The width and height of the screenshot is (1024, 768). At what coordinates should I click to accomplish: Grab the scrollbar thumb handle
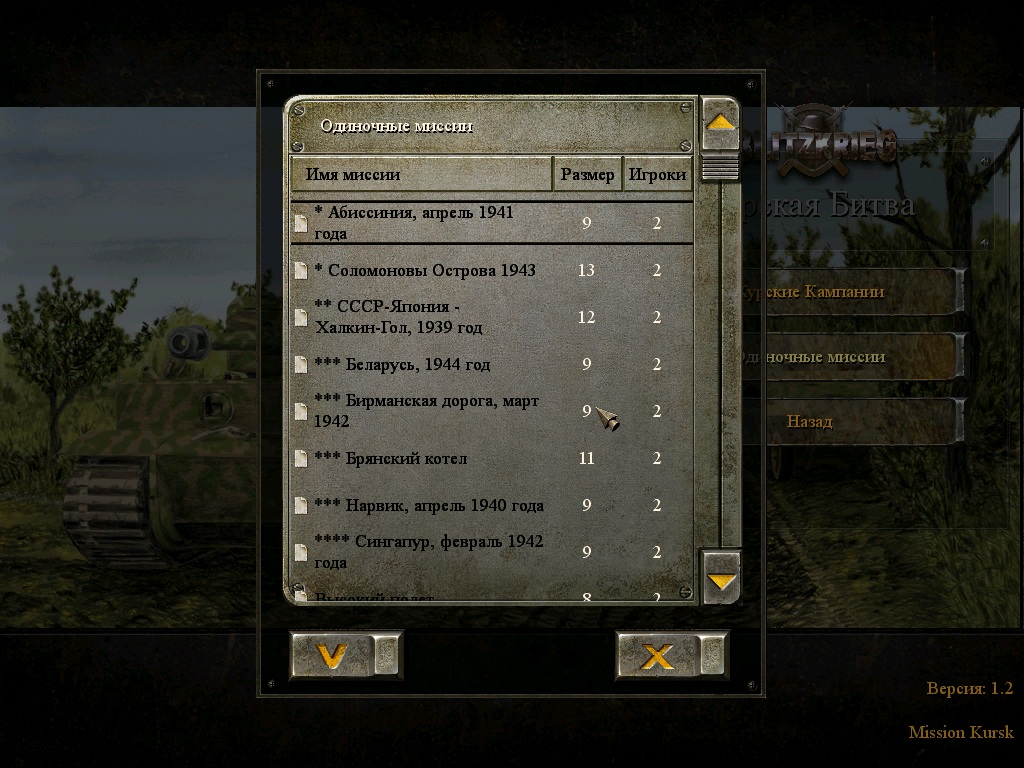pos(720,168)
